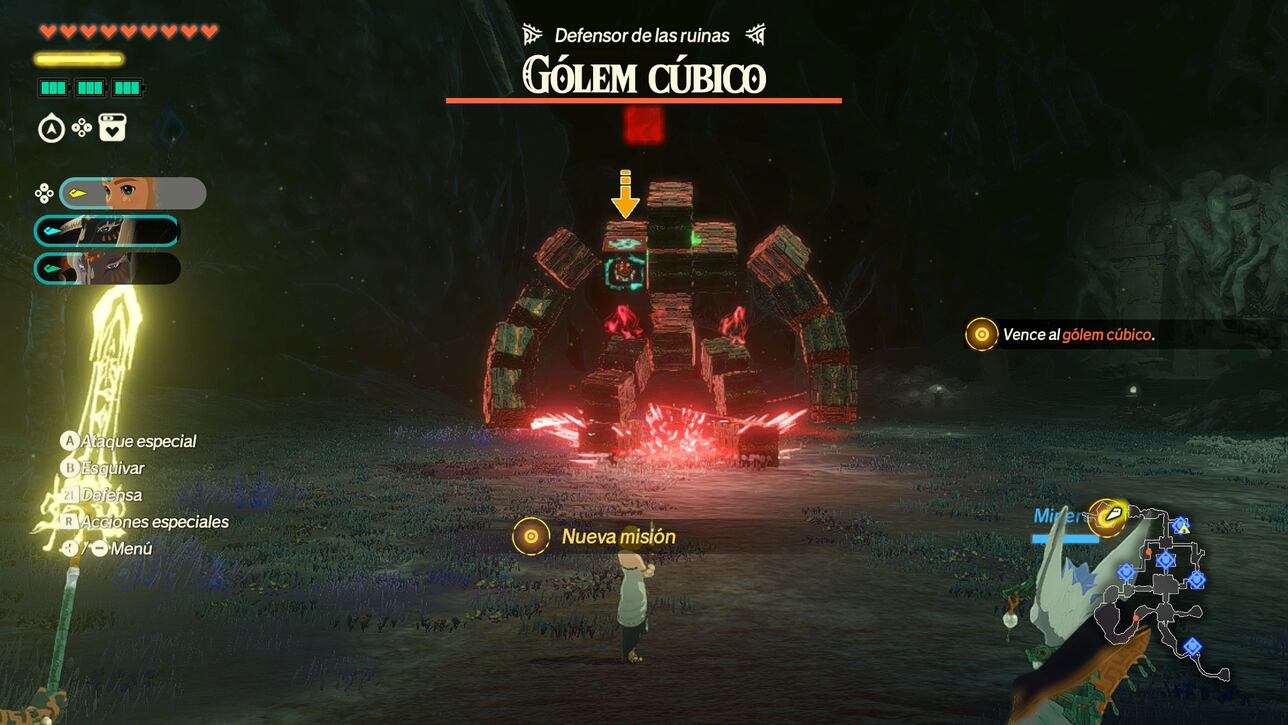Open the heart item pouch icon

tap(112, 128)
